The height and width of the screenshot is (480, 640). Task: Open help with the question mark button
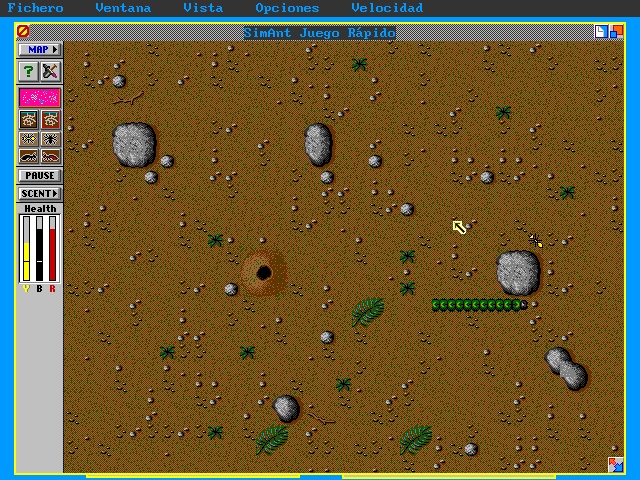tap(29, 71)
